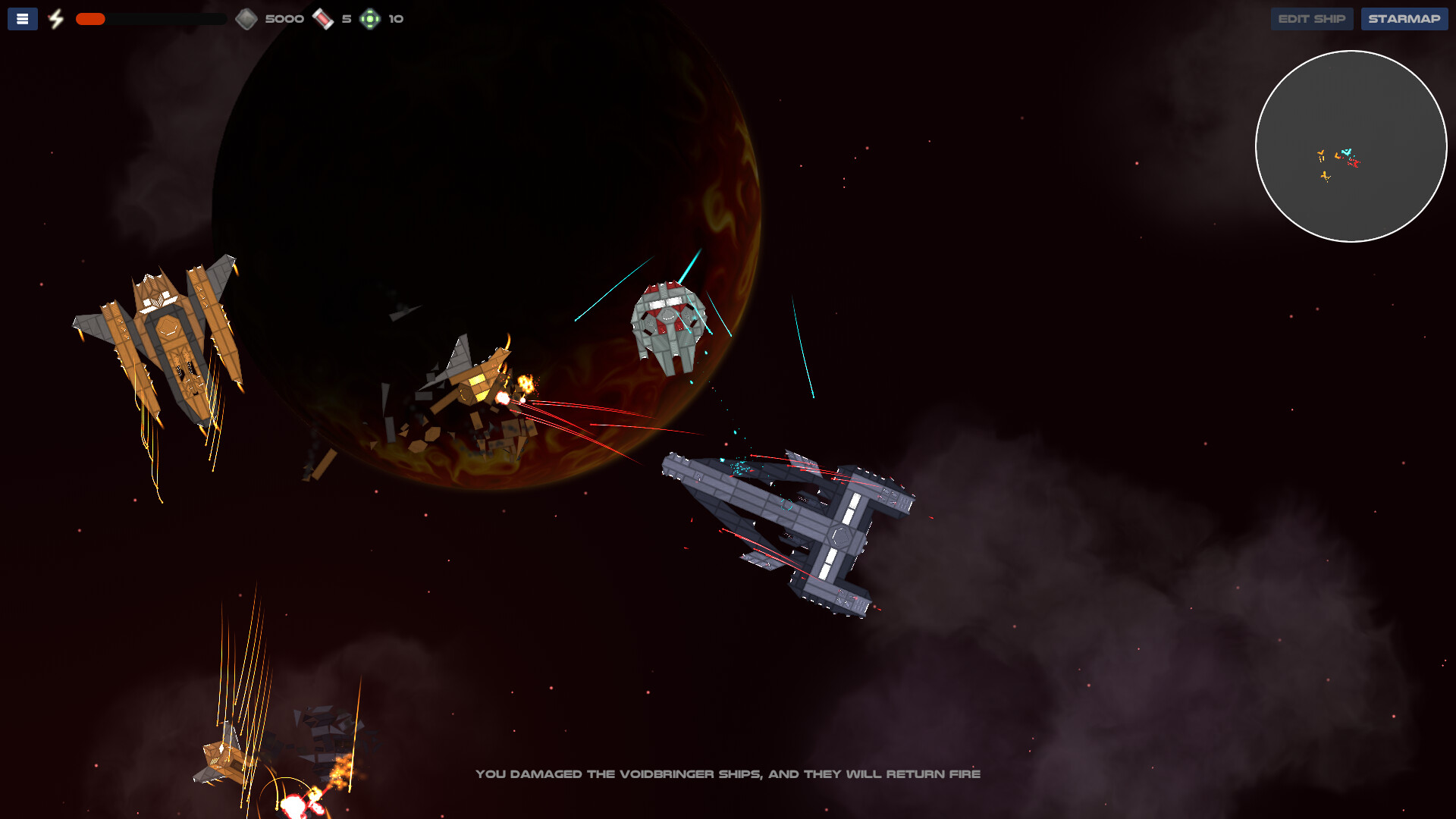Open the Starmap

(1404, 18)
